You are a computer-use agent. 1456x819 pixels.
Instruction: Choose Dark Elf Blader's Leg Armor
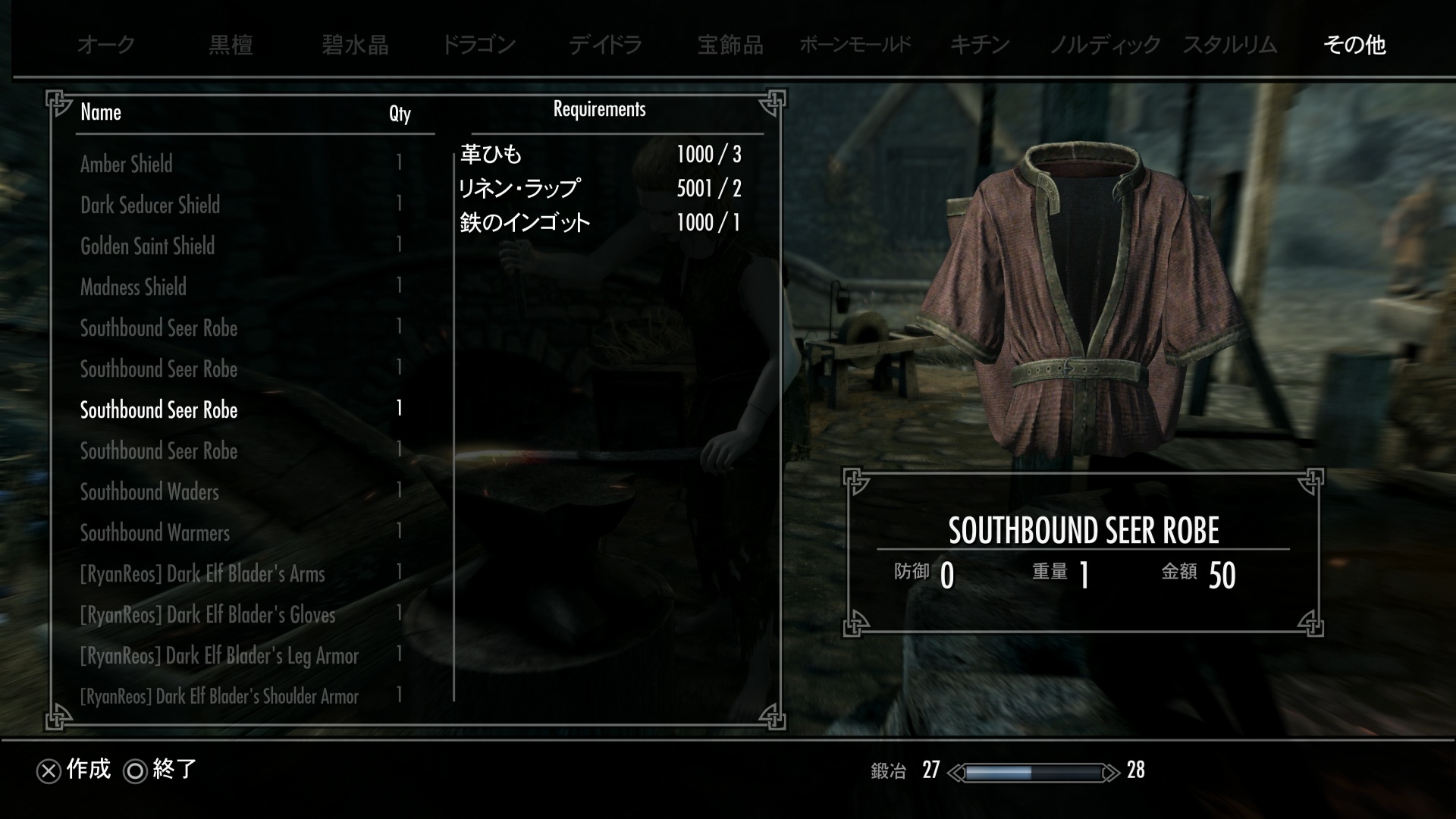point(219,655)
